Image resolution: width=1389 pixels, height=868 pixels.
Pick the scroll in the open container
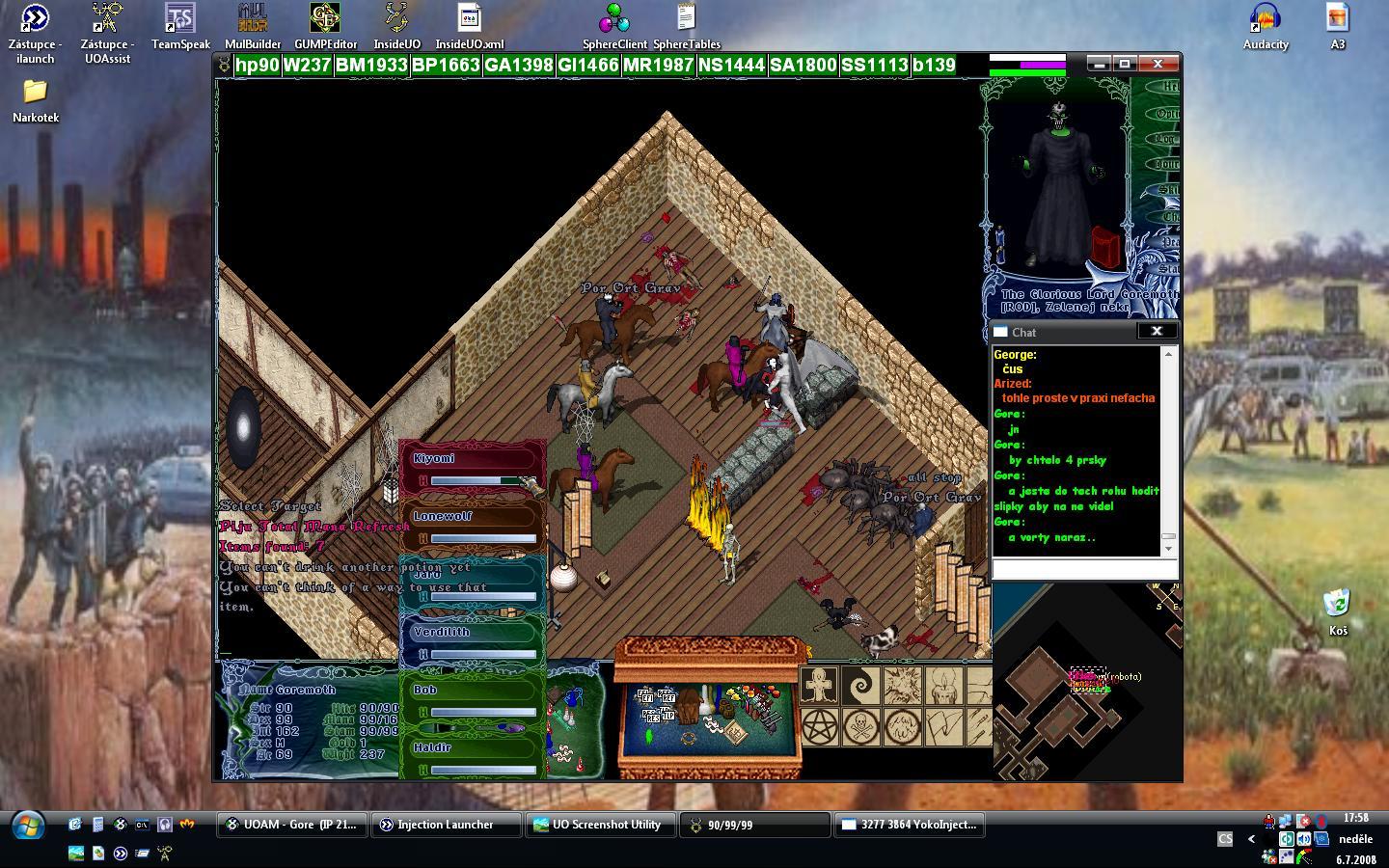(736, 734)
